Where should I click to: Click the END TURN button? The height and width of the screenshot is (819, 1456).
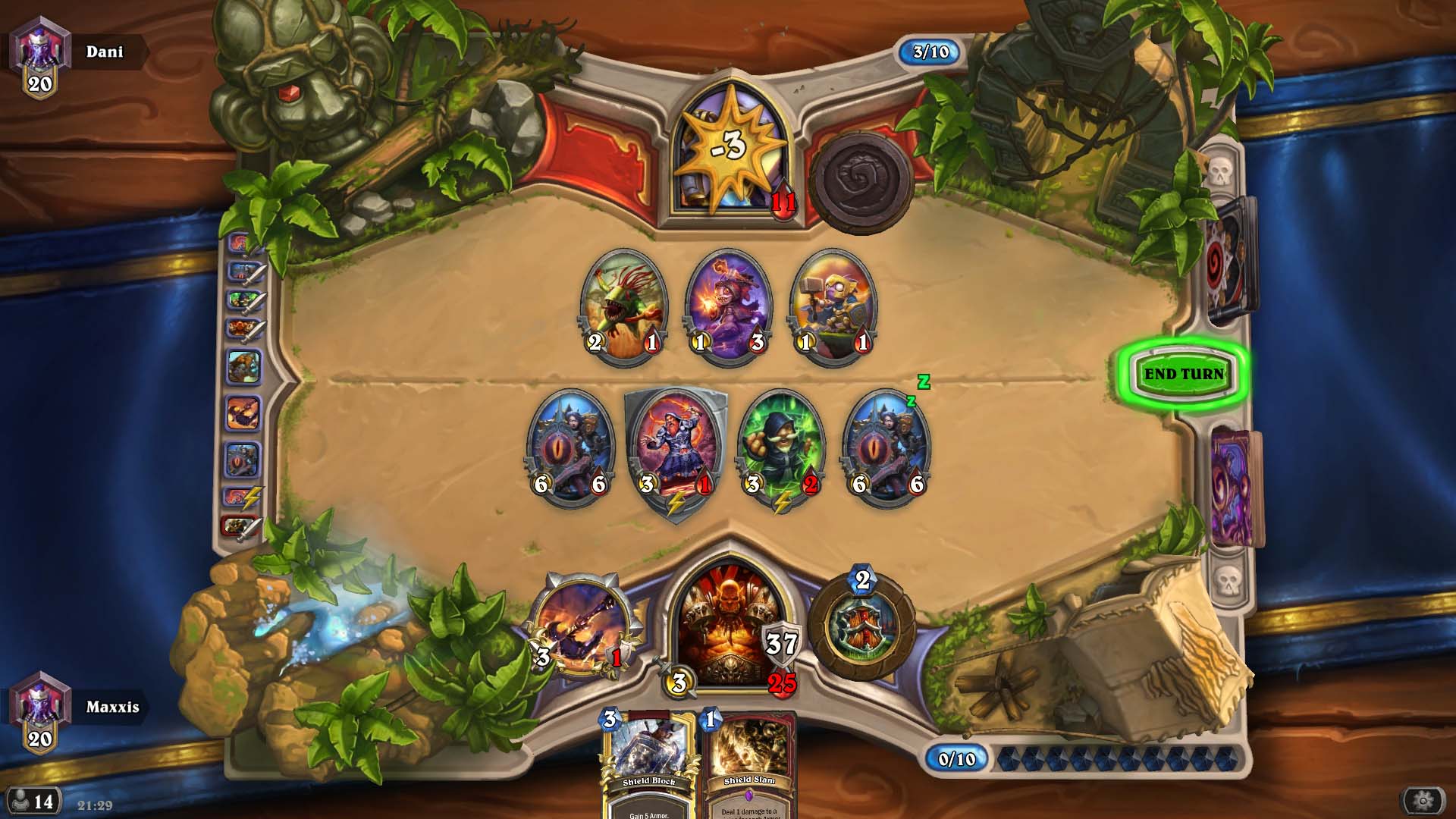coord(1183,374)
